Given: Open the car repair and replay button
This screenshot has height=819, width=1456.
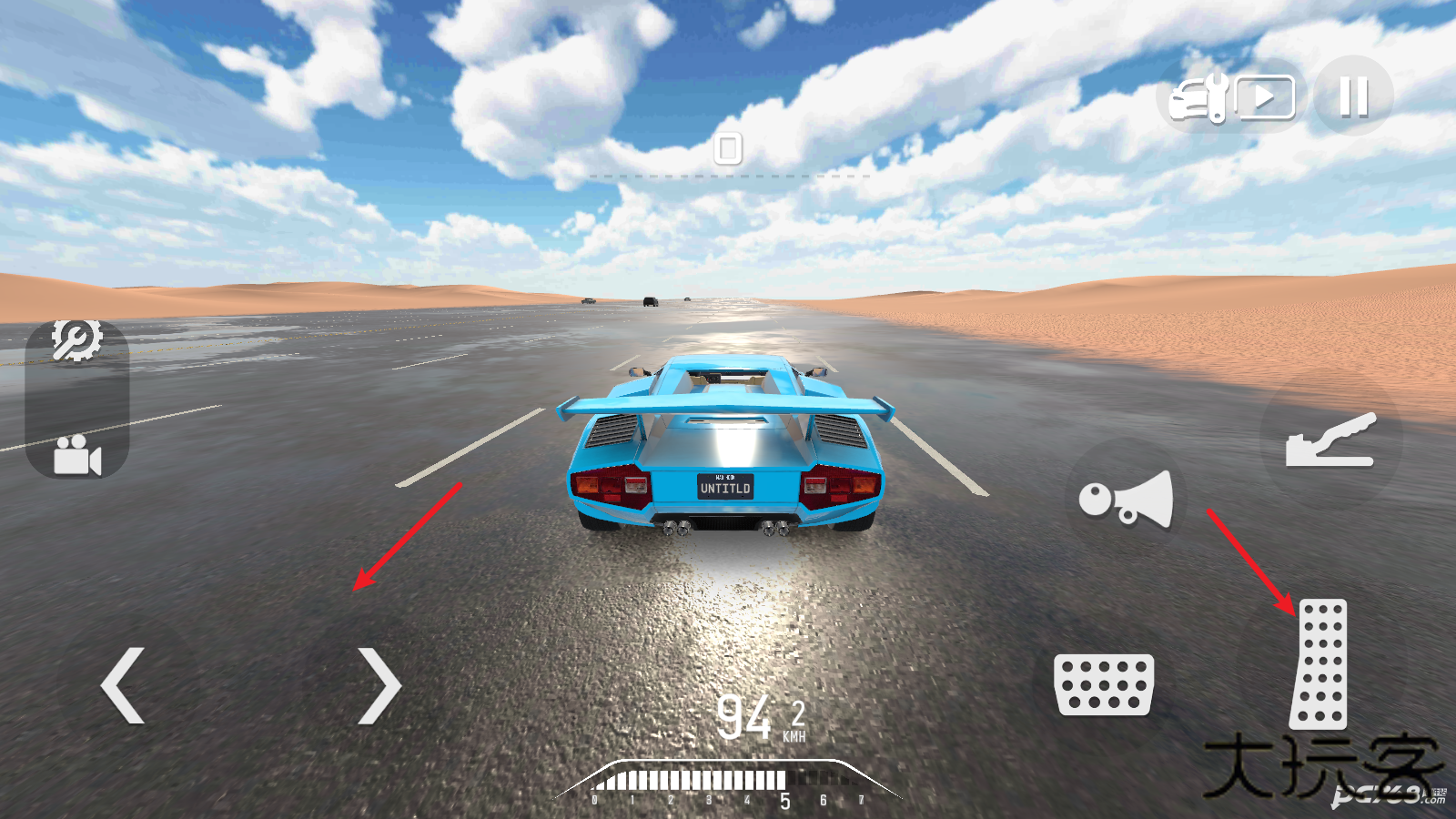Looking at the screenshot, I should pyautogui.click(x=1232, y=96).
